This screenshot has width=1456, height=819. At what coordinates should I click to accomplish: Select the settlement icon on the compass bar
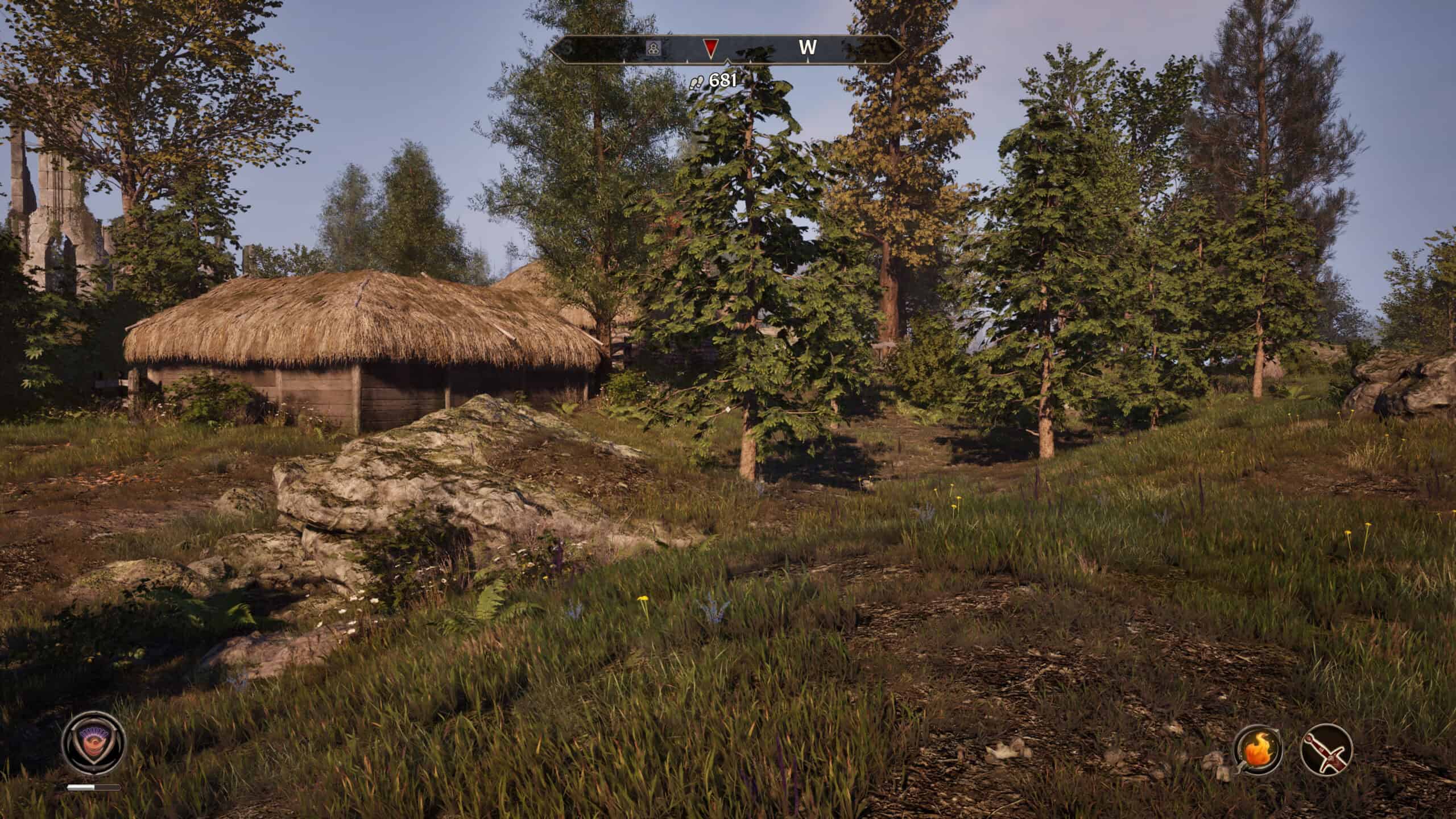[x=653, y=48]
